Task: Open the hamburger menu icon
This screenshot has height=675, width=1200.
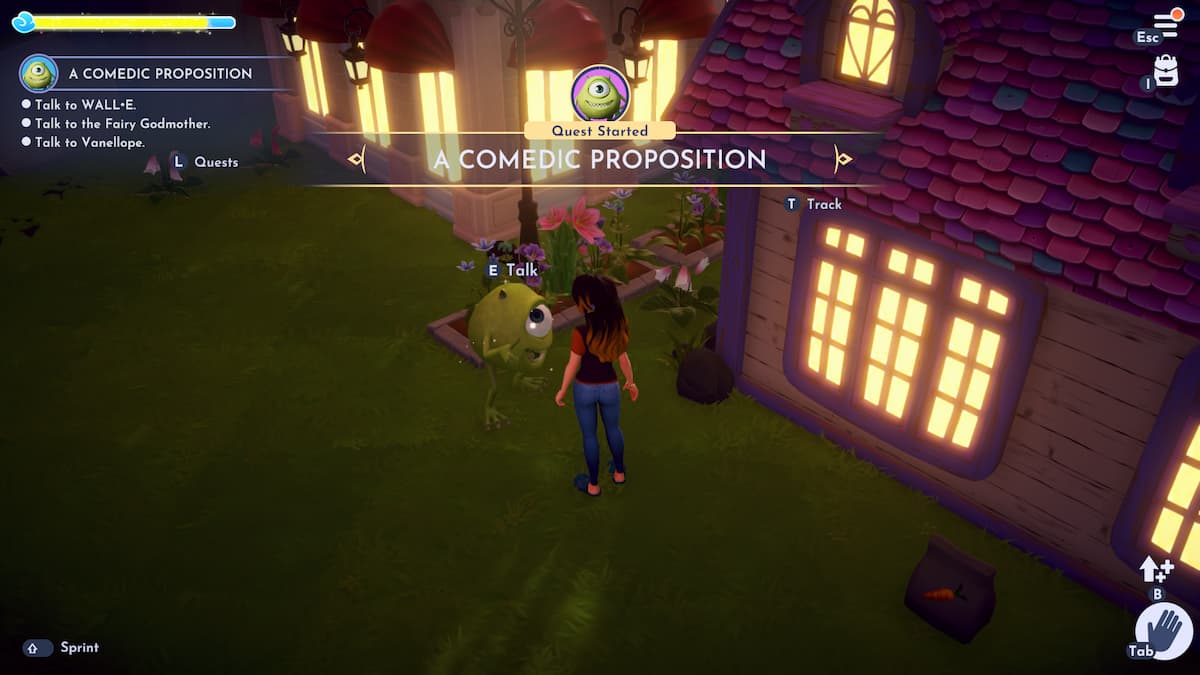Action: (x=1166, y=24)
